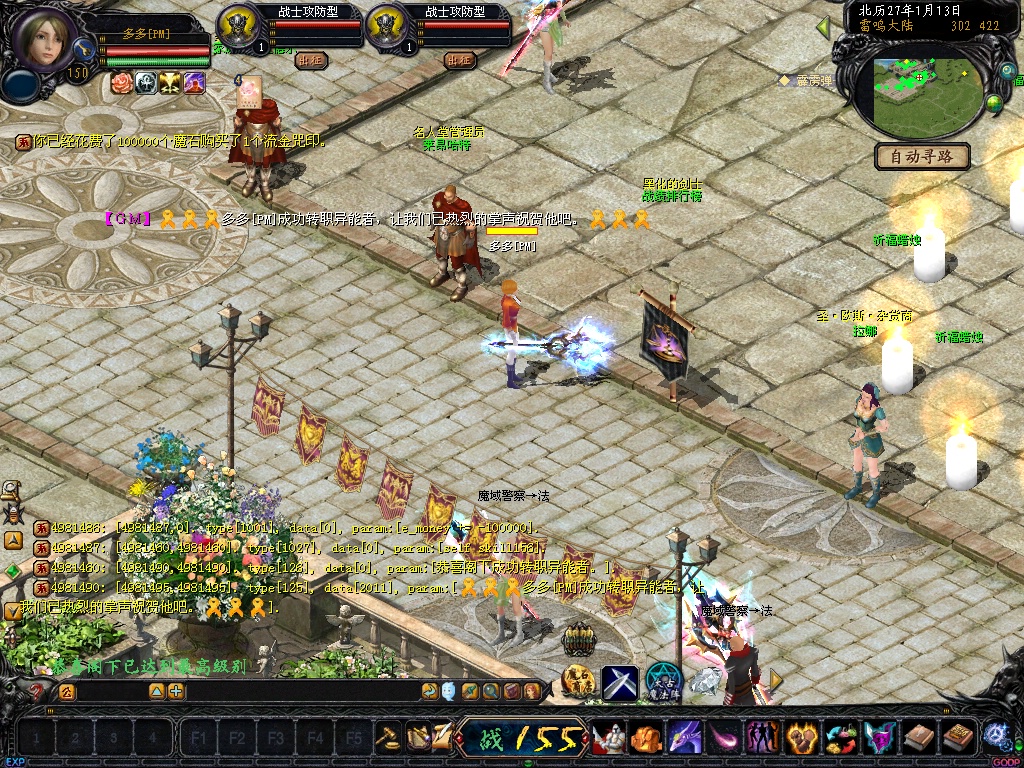Open the world map globe icon
Viewport: 1024px width, 768px height.
(x=995, y=102)
